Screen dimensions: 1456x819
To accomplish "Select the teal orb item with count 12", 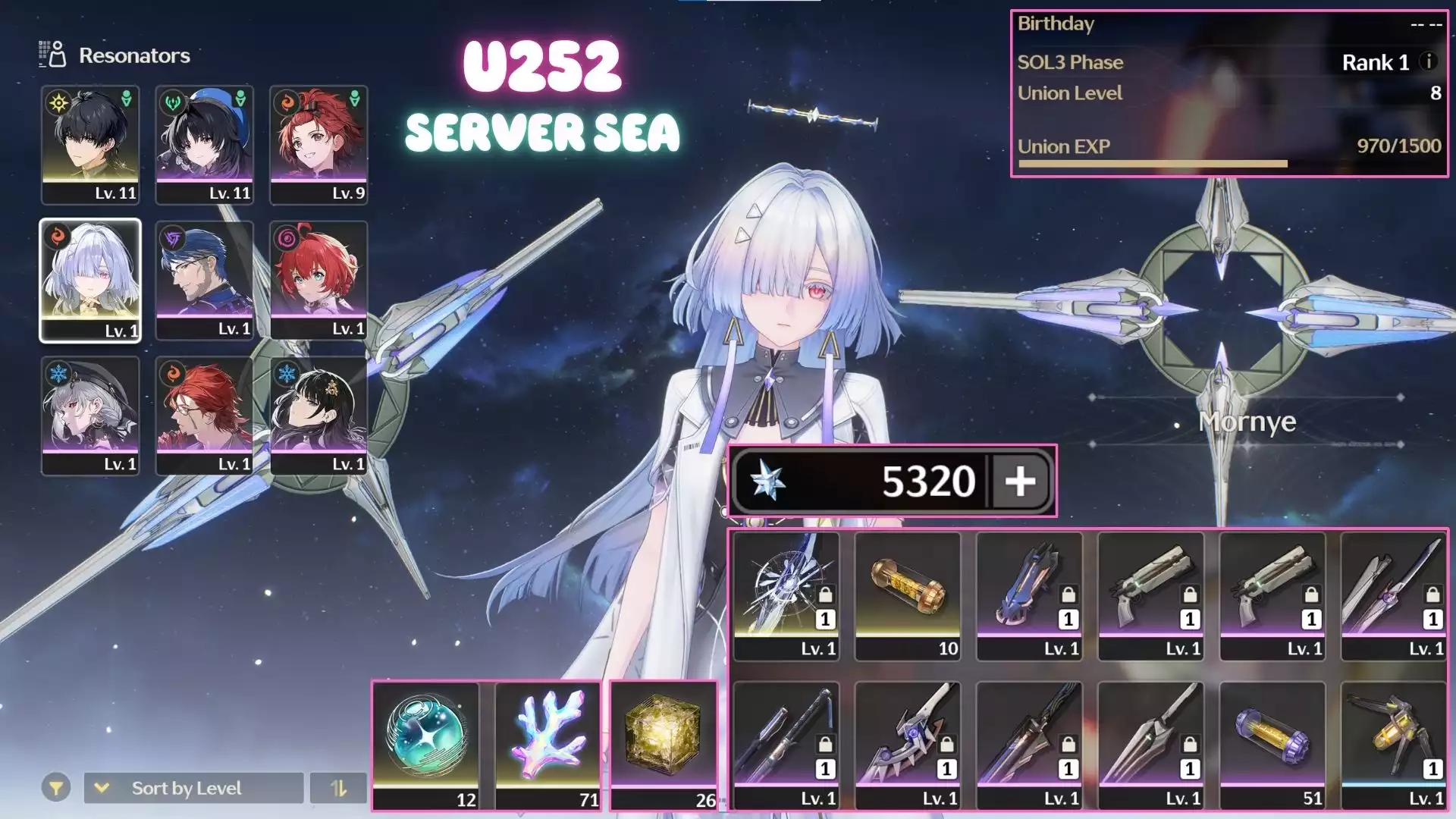I will (x=426, y=745).
